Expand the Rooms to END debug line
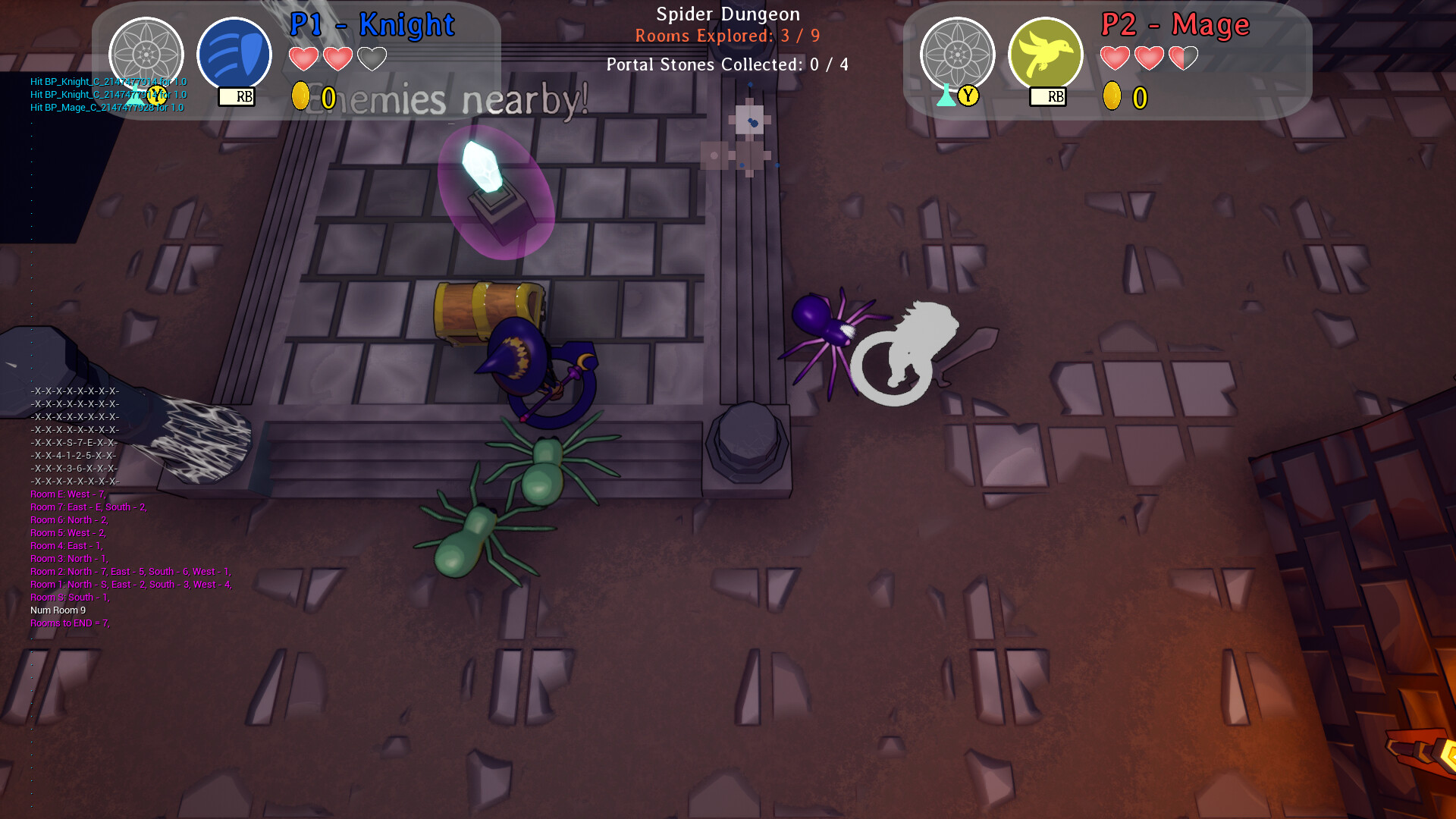The image size is (1456, 819). tap(69, 623)
